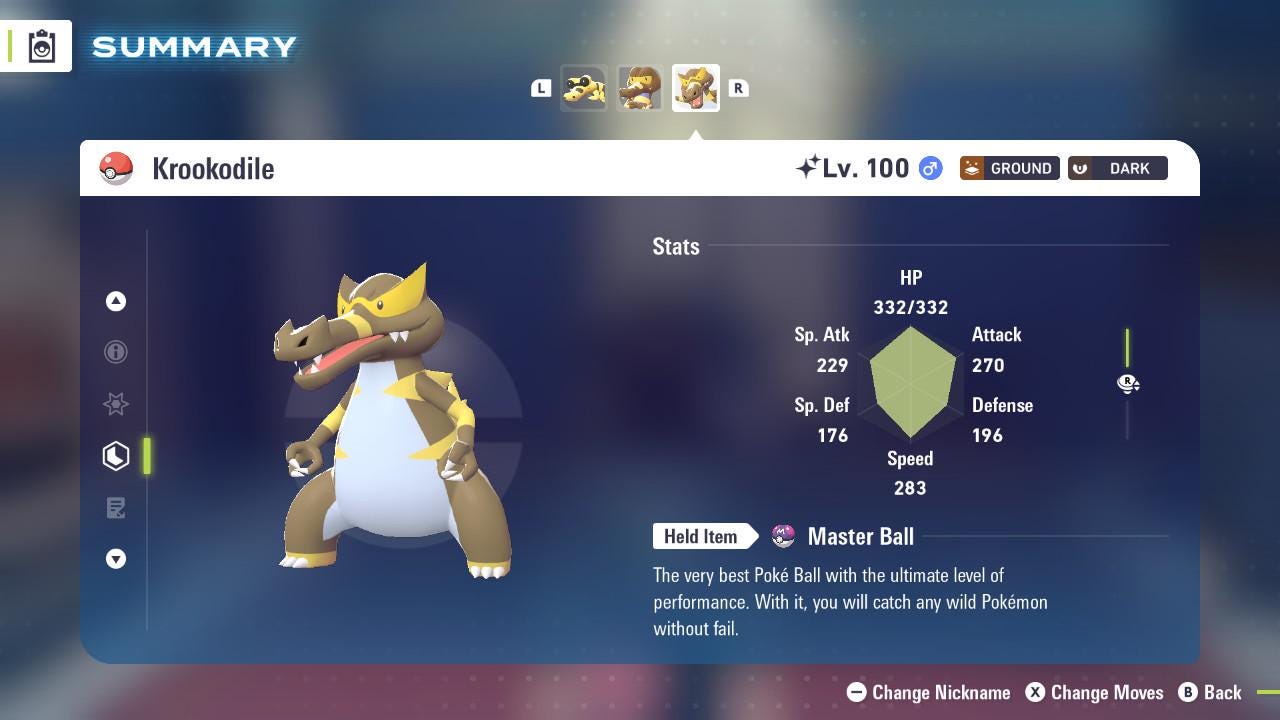Screen dimensions: 1280x720
Task: Open the Moves list icon in sidebar
Action: [x=116, y=508]
